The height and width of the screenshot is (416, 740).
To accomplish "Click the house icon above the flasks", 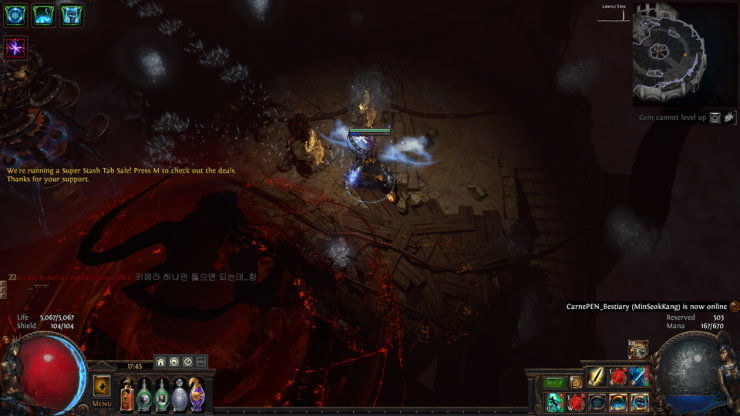I will 160,362.
